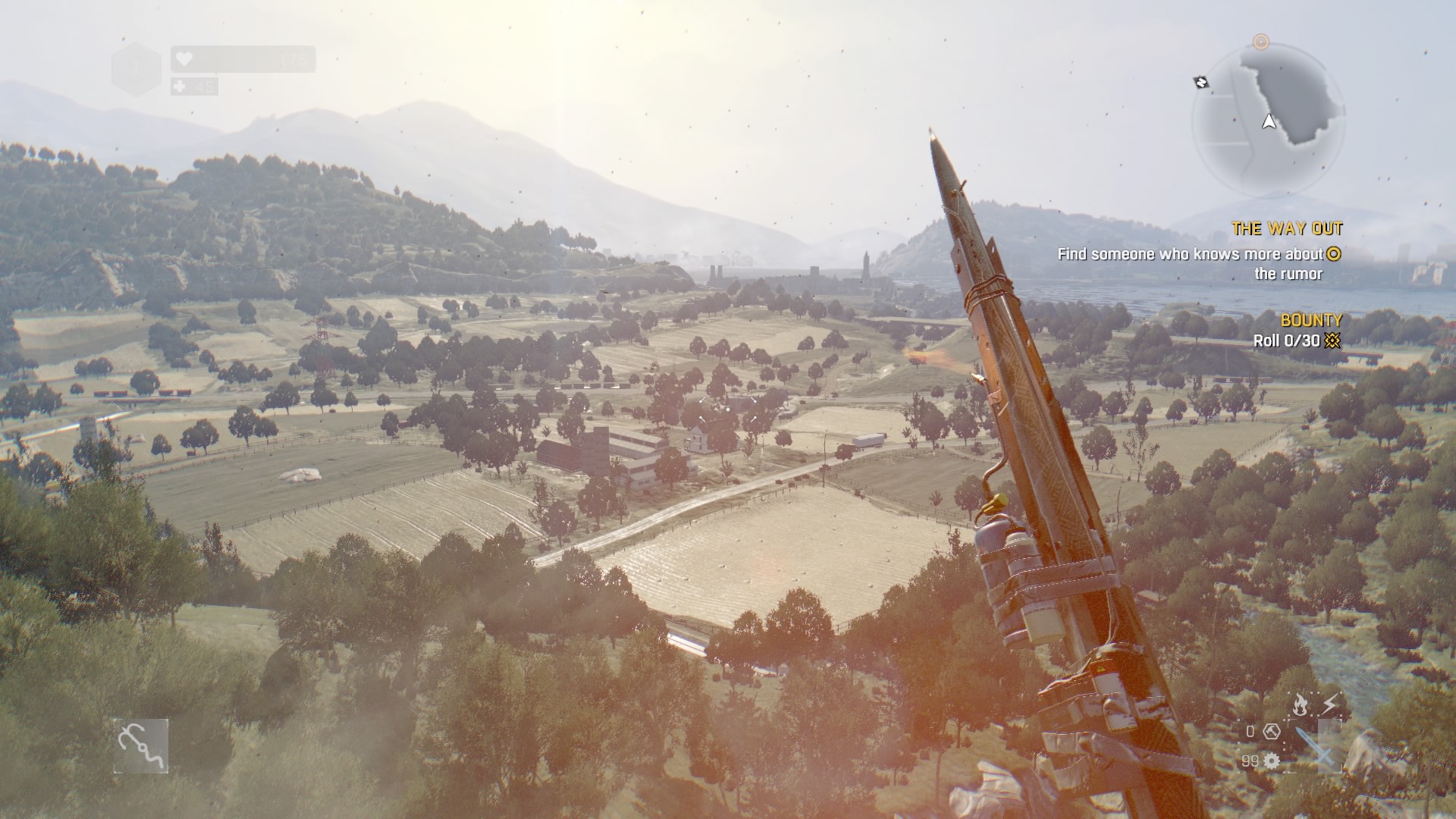Click the fire effect icon above weapon

[x=1300, y=704]
